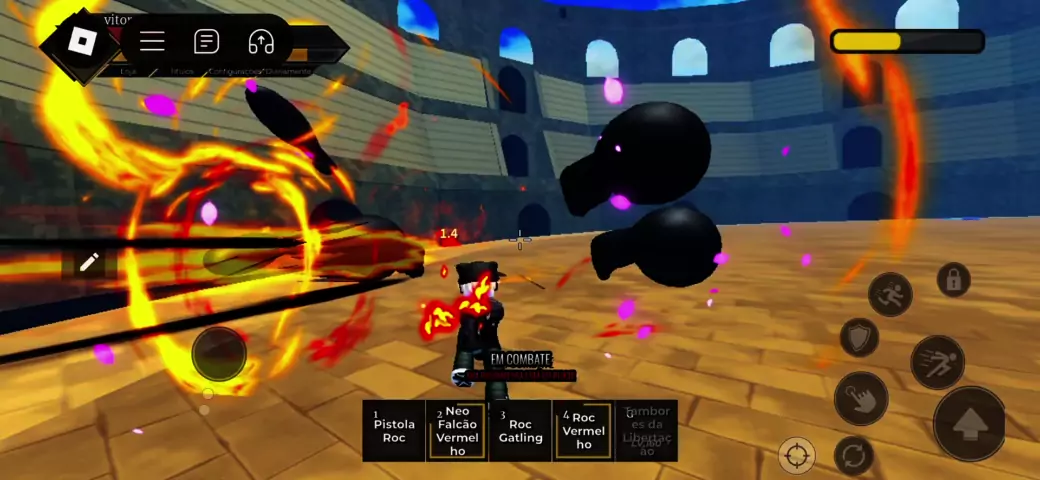The height and width of the screenshot is (480, 1040).
Task: Select the locked Tambores da Libertação slot
Action: (x=646, y=431)
